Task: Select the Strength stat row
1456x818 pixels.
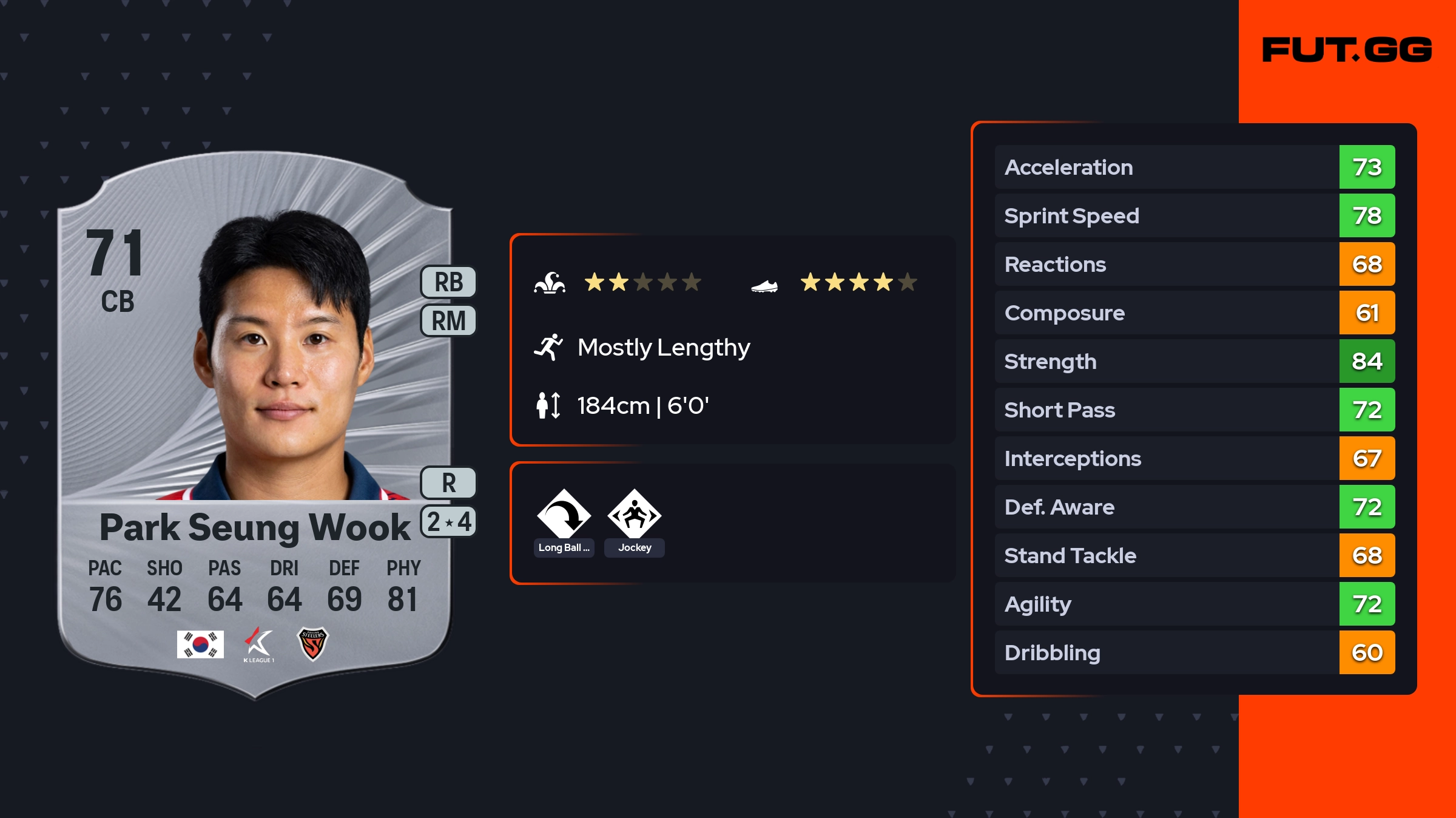Action: [1195, 361]
